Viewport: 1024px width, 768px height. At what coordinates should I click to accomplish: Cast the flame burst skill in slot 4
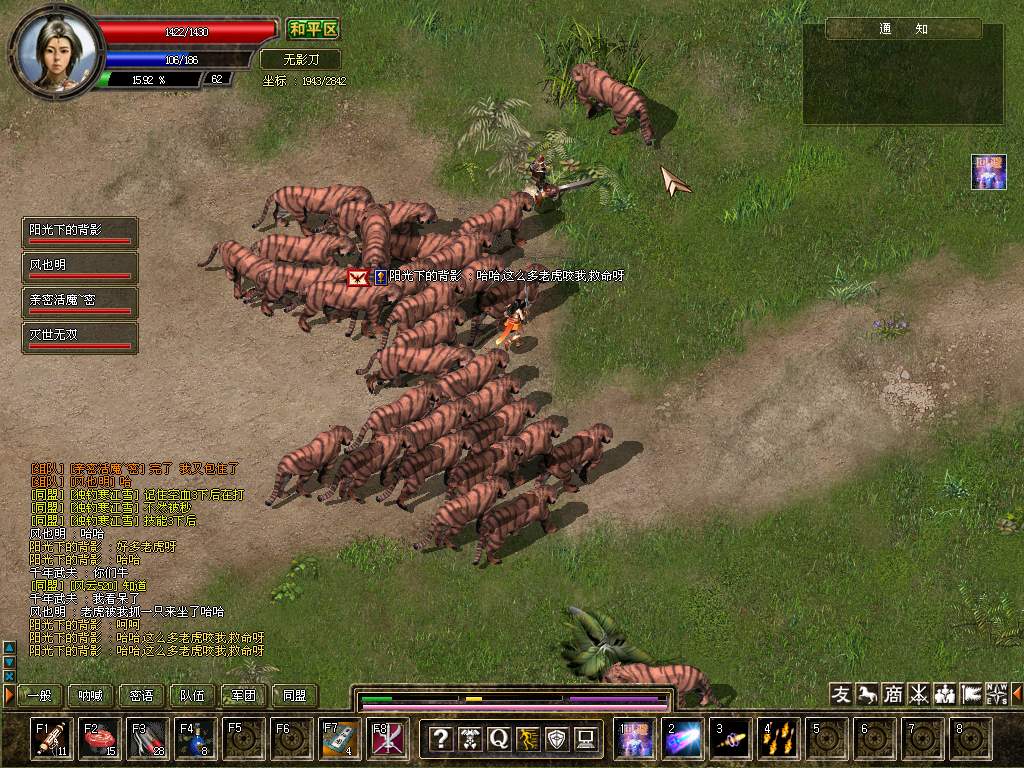pos(777,739)
